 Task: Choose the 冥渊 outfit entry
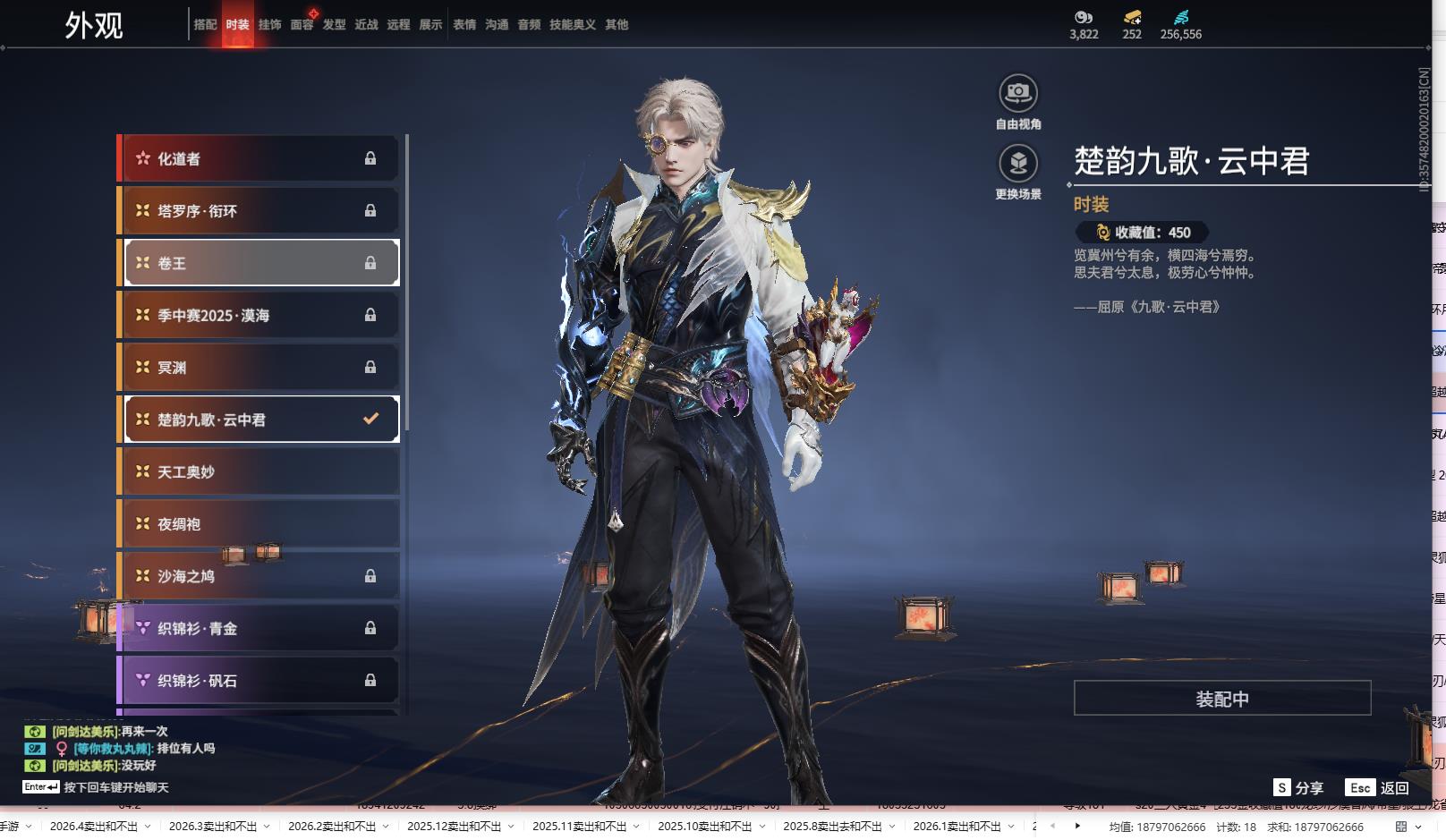259,368
